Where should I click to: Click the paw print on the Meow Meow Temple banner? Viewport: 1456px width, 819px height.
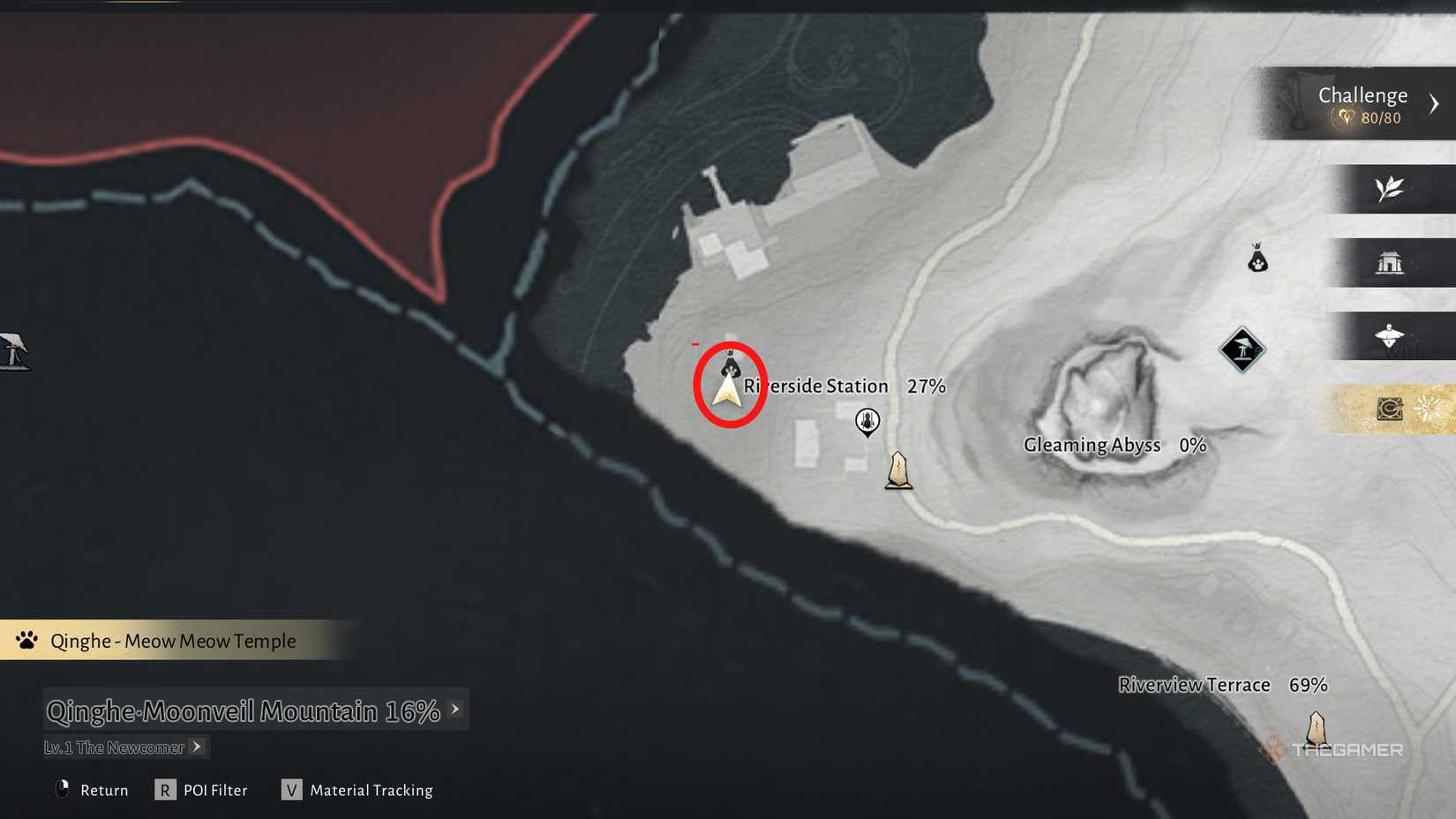[x=26, y=640]
